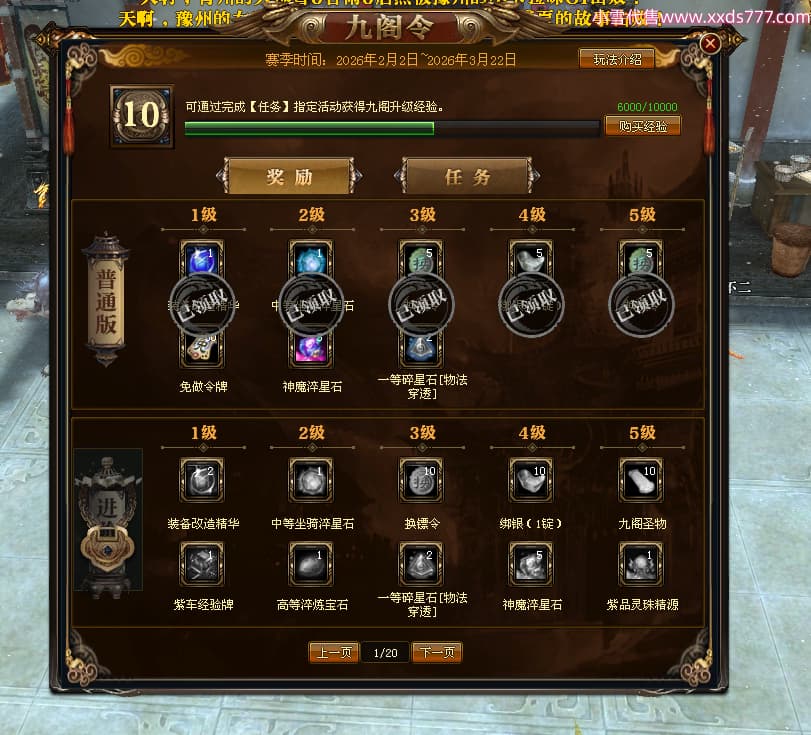Select the 中等坐骑淬星石 advanced reward icon
The width and height of the screenshot is (811, 735).
311,479
